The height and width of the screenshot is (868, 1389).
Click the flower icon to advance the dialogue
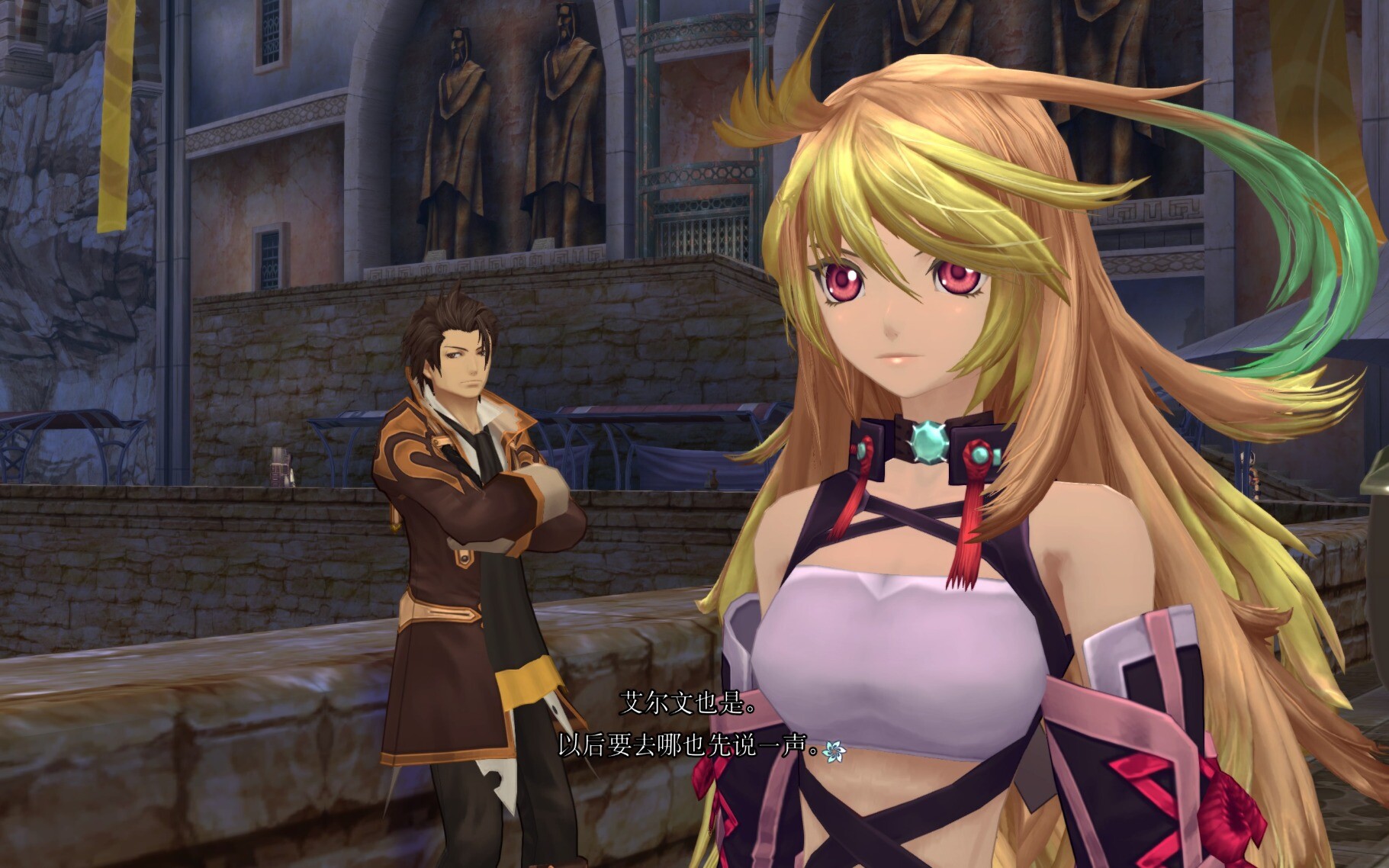[834, 751]
